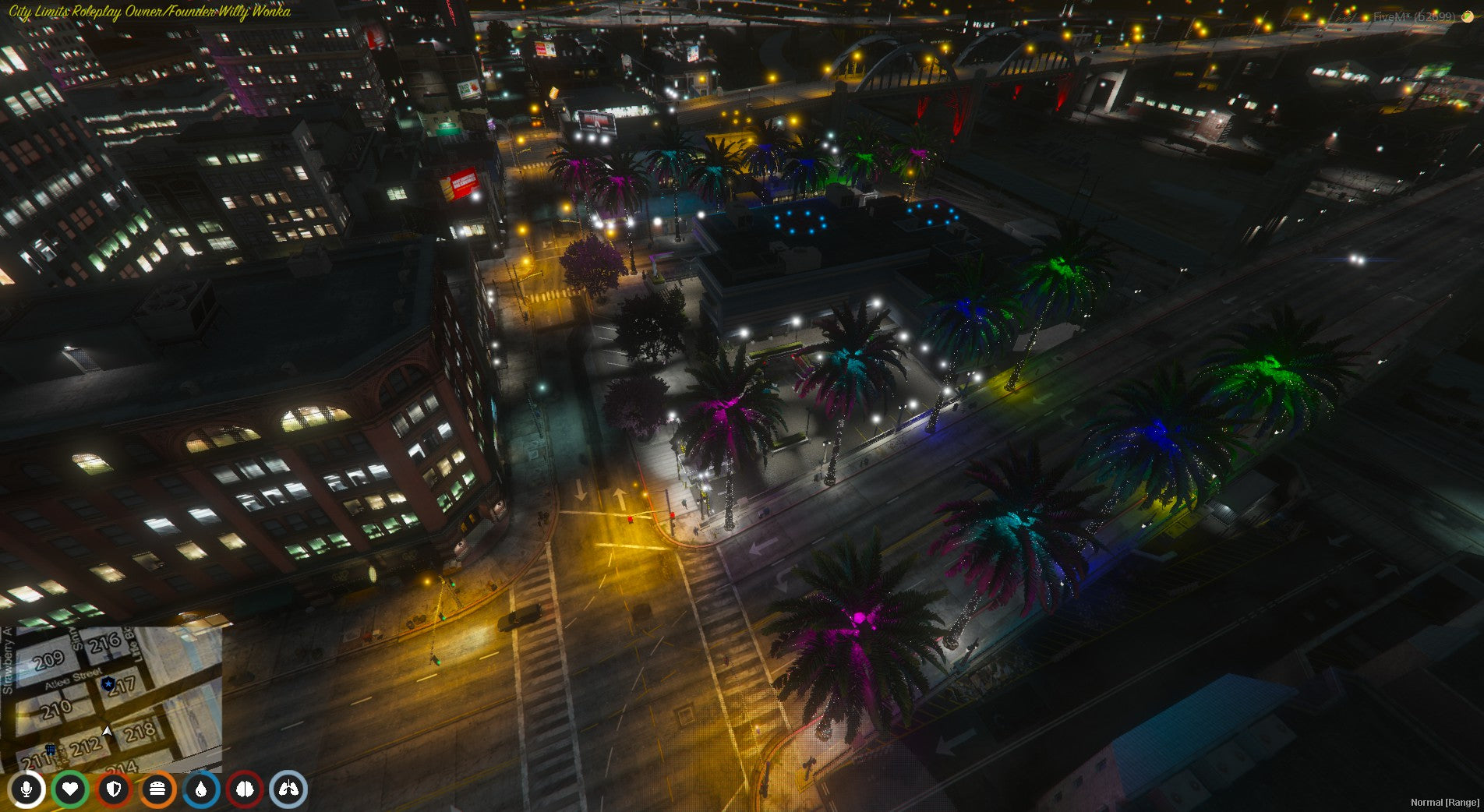Select the green heart health icon
1484x812 pixels.
click(69, 788)
